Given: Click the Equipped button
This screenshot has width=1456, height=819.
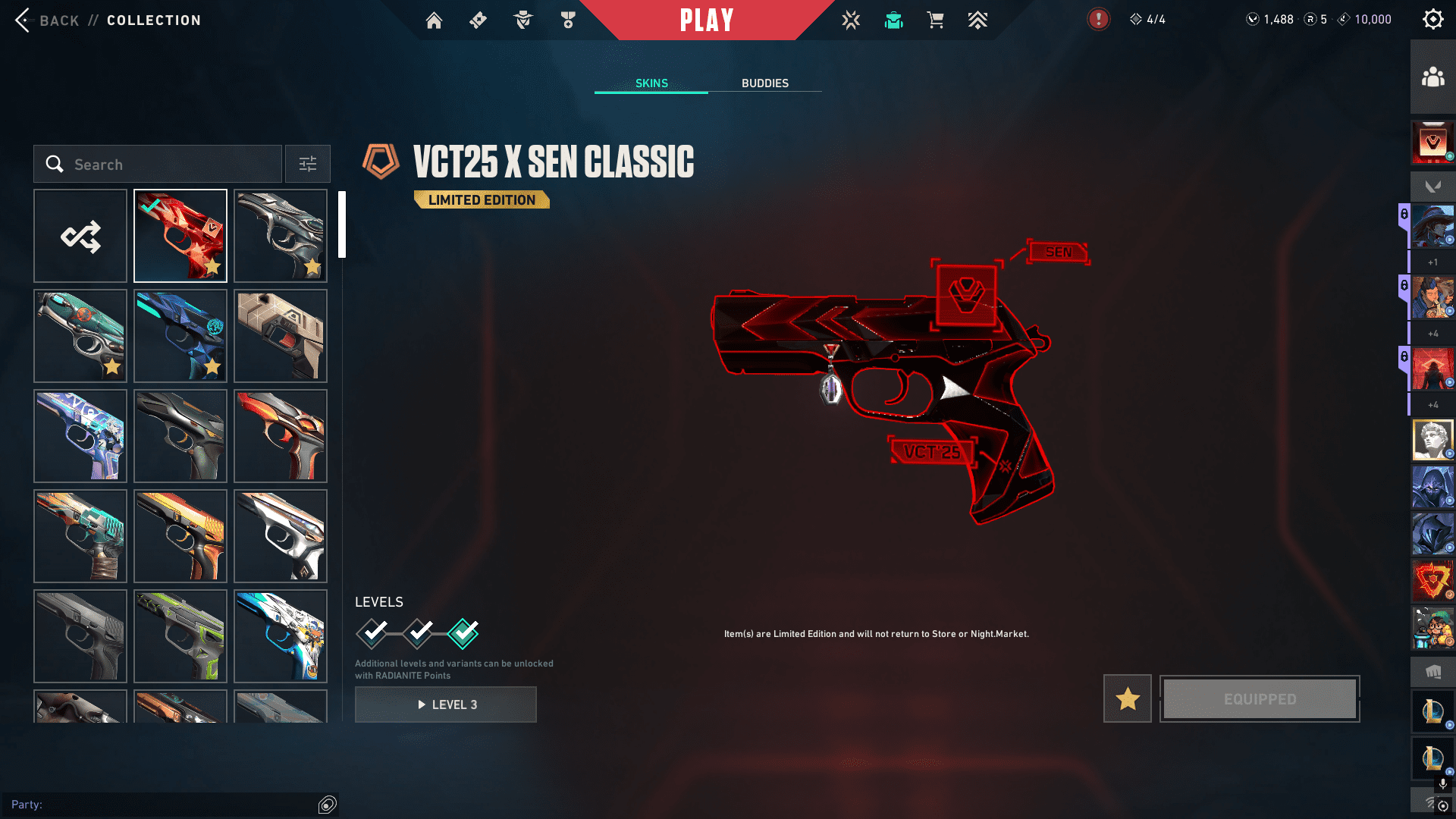Looking at the screenshot, I should click(x=1260, y=698).
